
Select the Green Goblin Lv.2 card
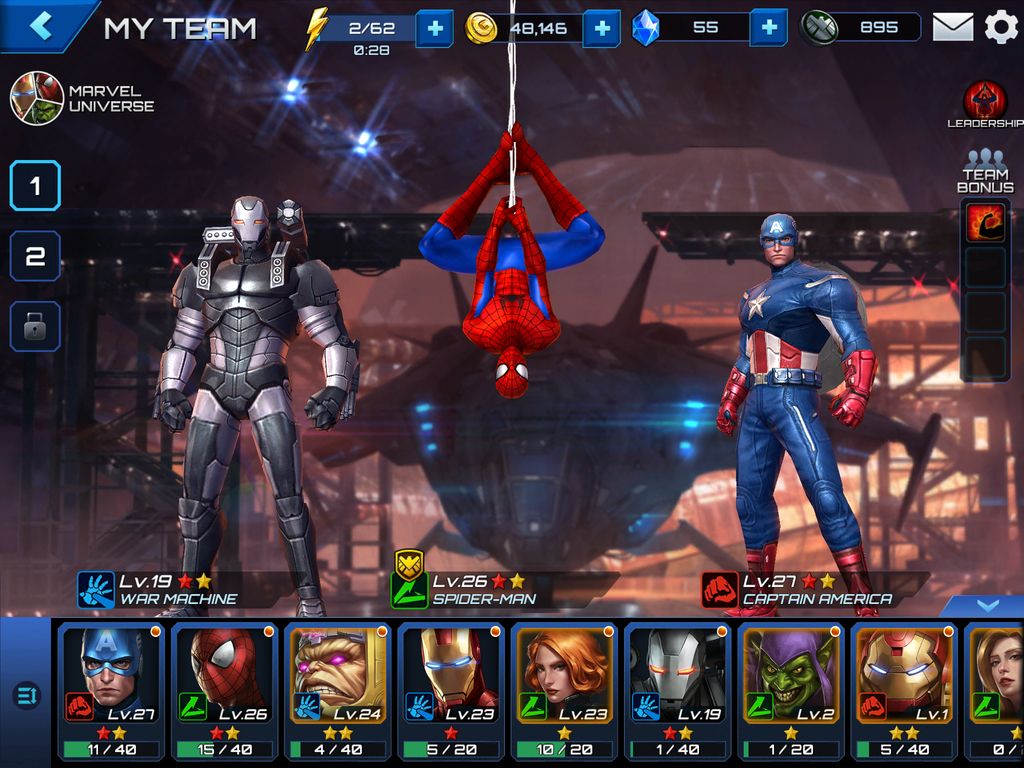pos(793,690)
